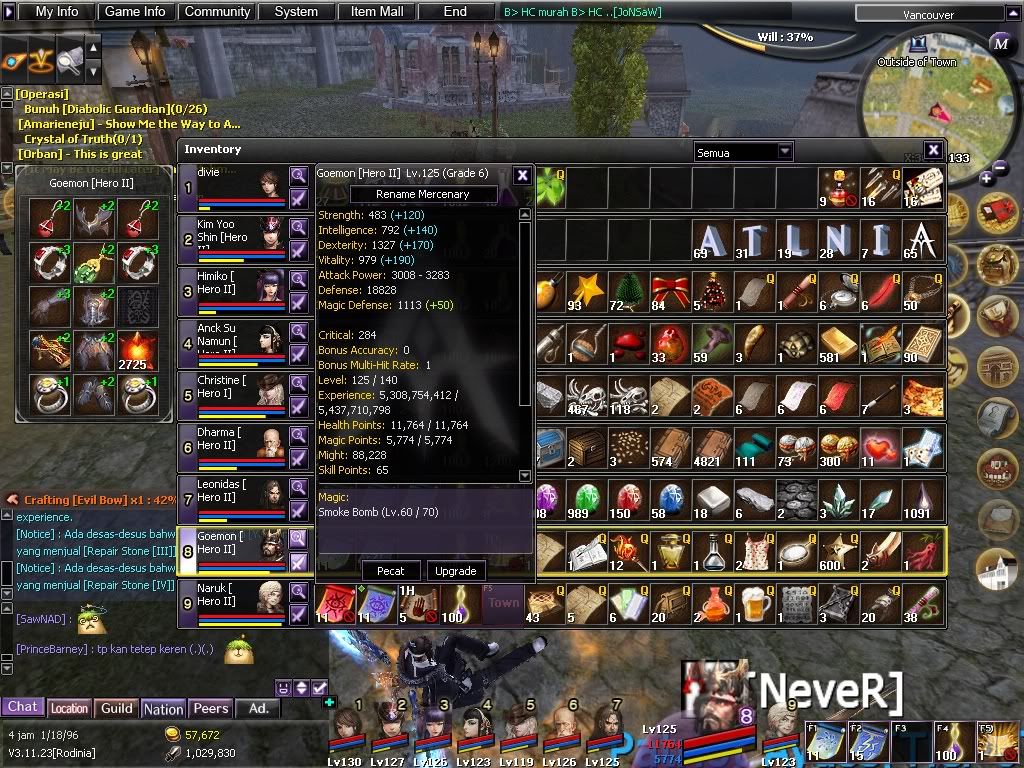Open the Community menu
The image size is (1024, 768).
tap(216, 12)
